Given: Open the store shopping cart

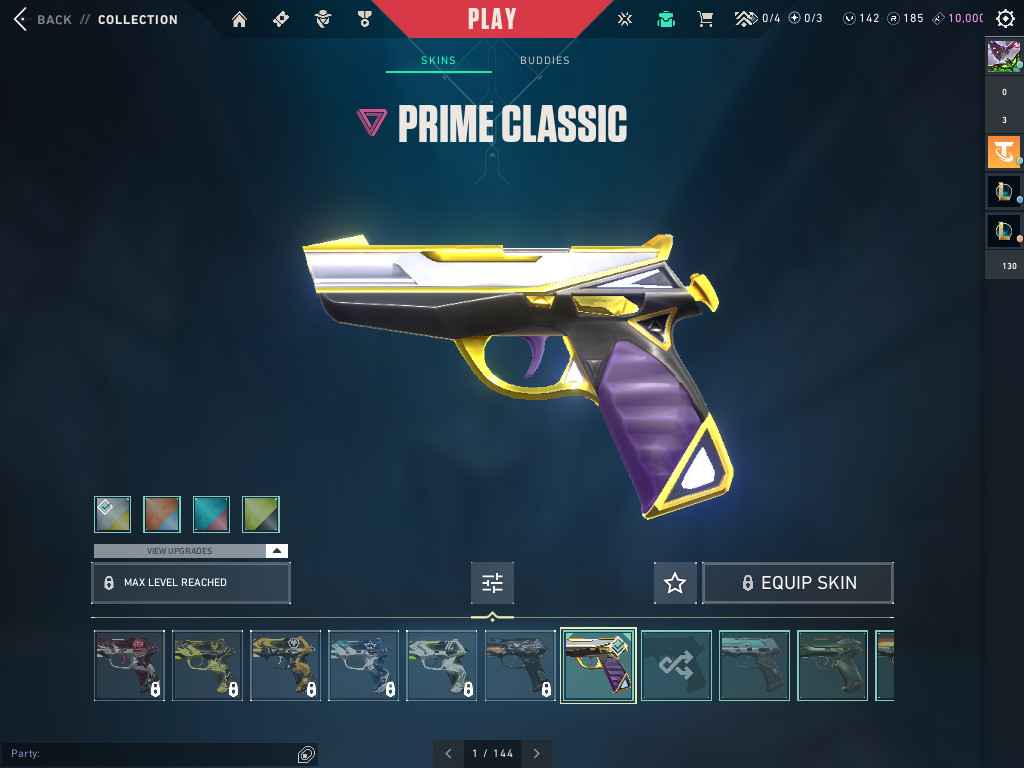Looking at the screenshot, I should point(705,19).
